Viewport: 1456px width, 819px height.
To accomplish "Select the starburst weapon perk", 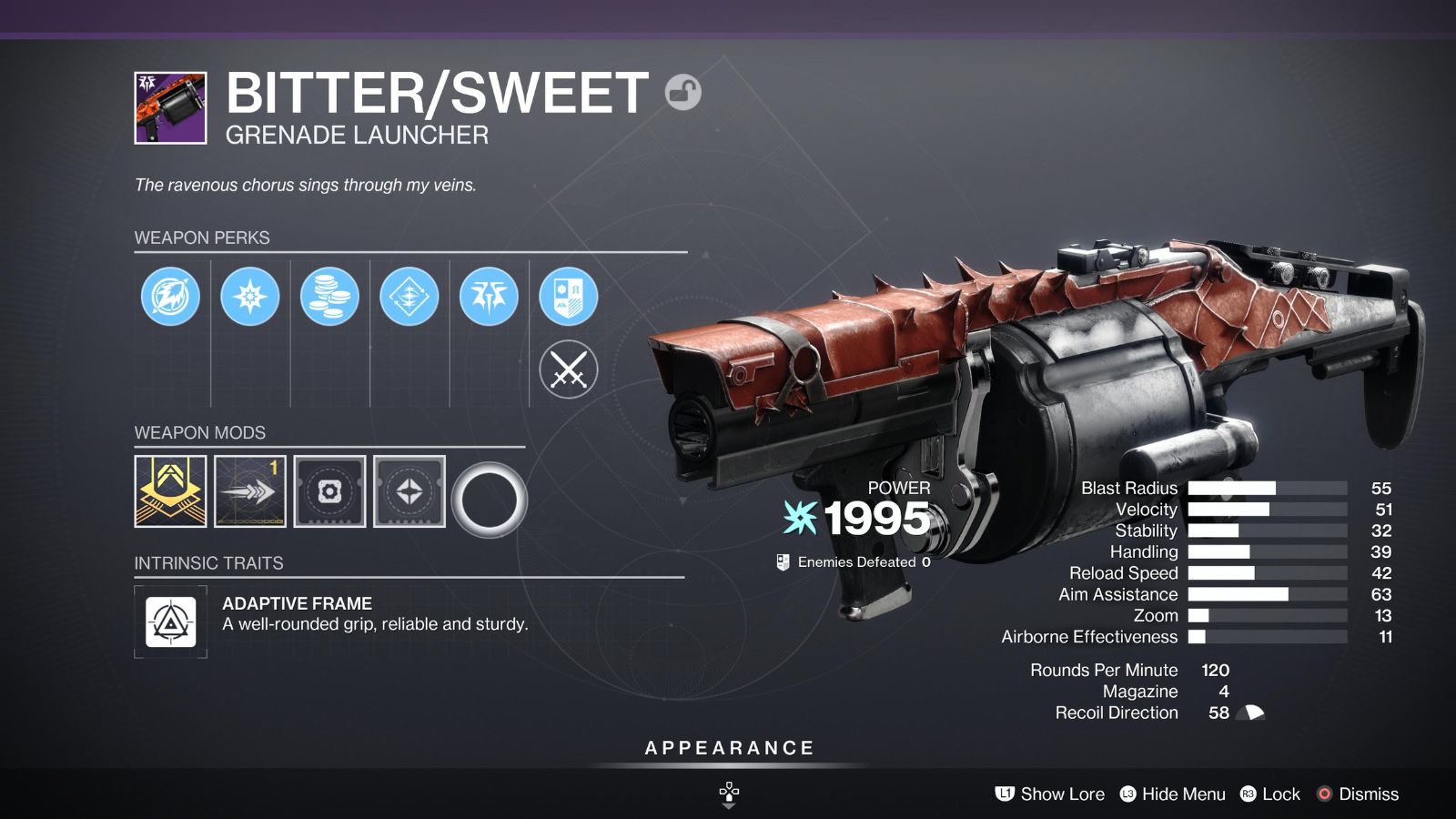I will click(250, 295).
